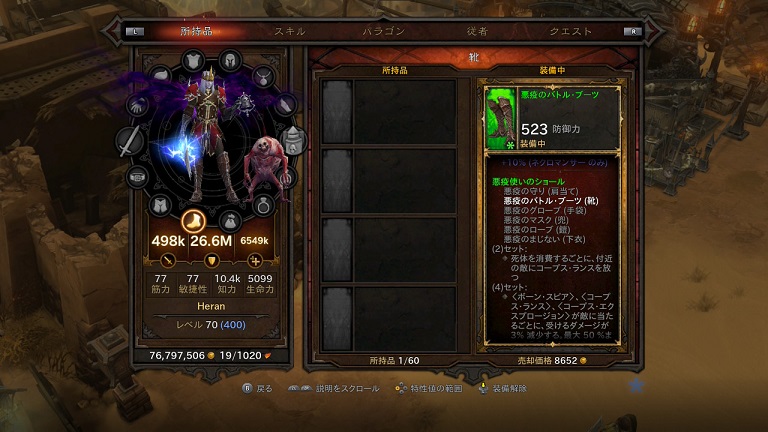Select the sword weapon slot
The image size is (768, 432).
click(130, 142)
